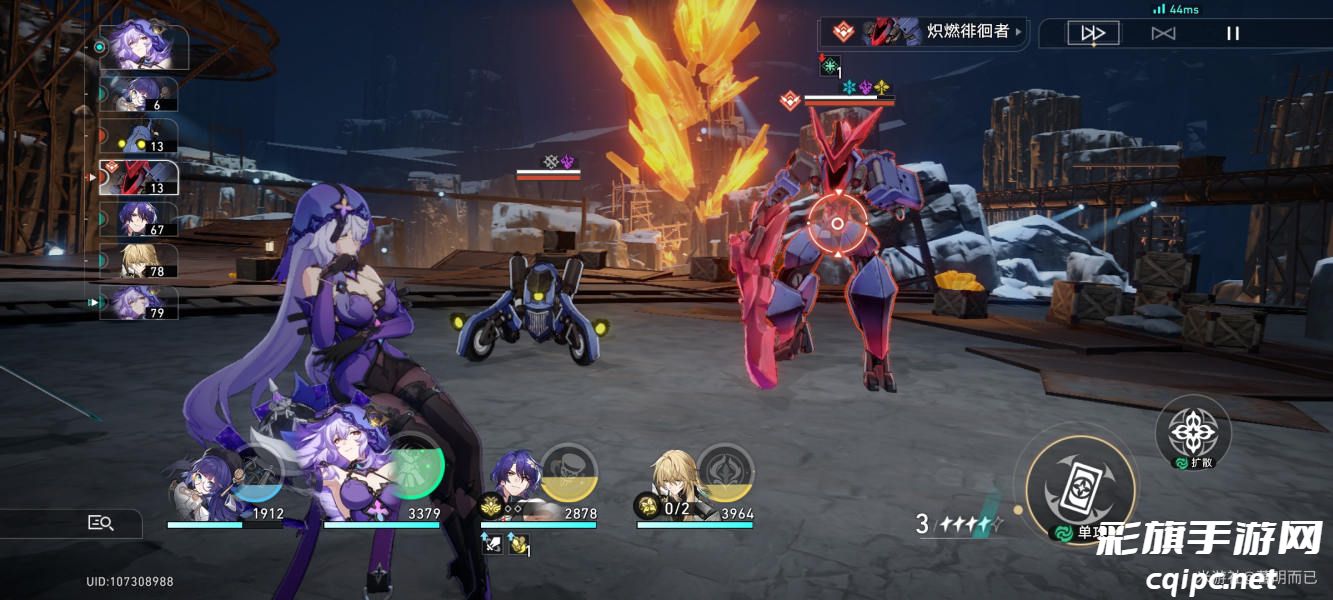Activate the 扩散 skill

1193,432
